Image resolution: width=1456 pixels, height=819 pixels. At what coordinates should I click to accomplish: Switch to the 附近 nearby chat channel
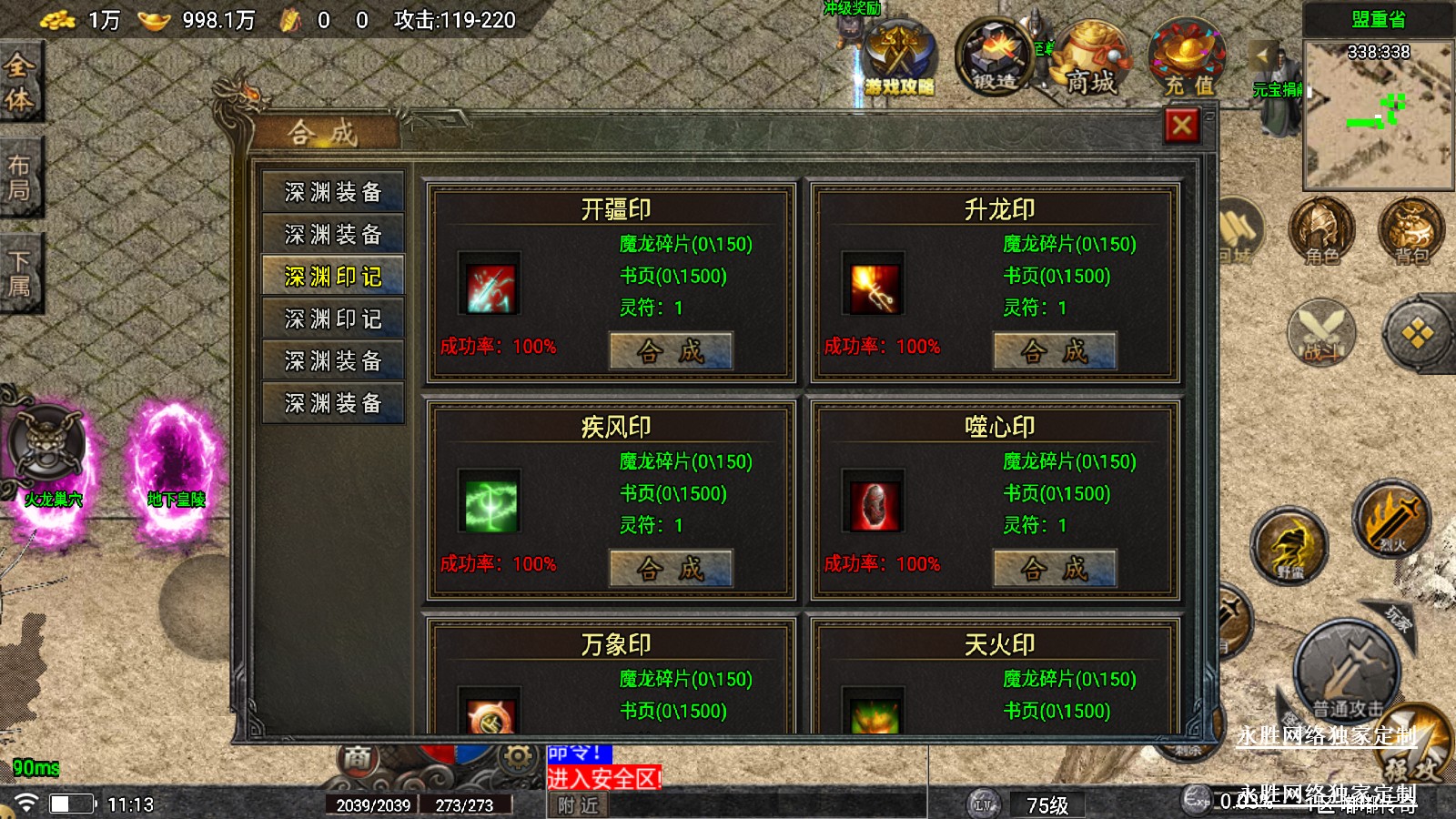[579, 805]
